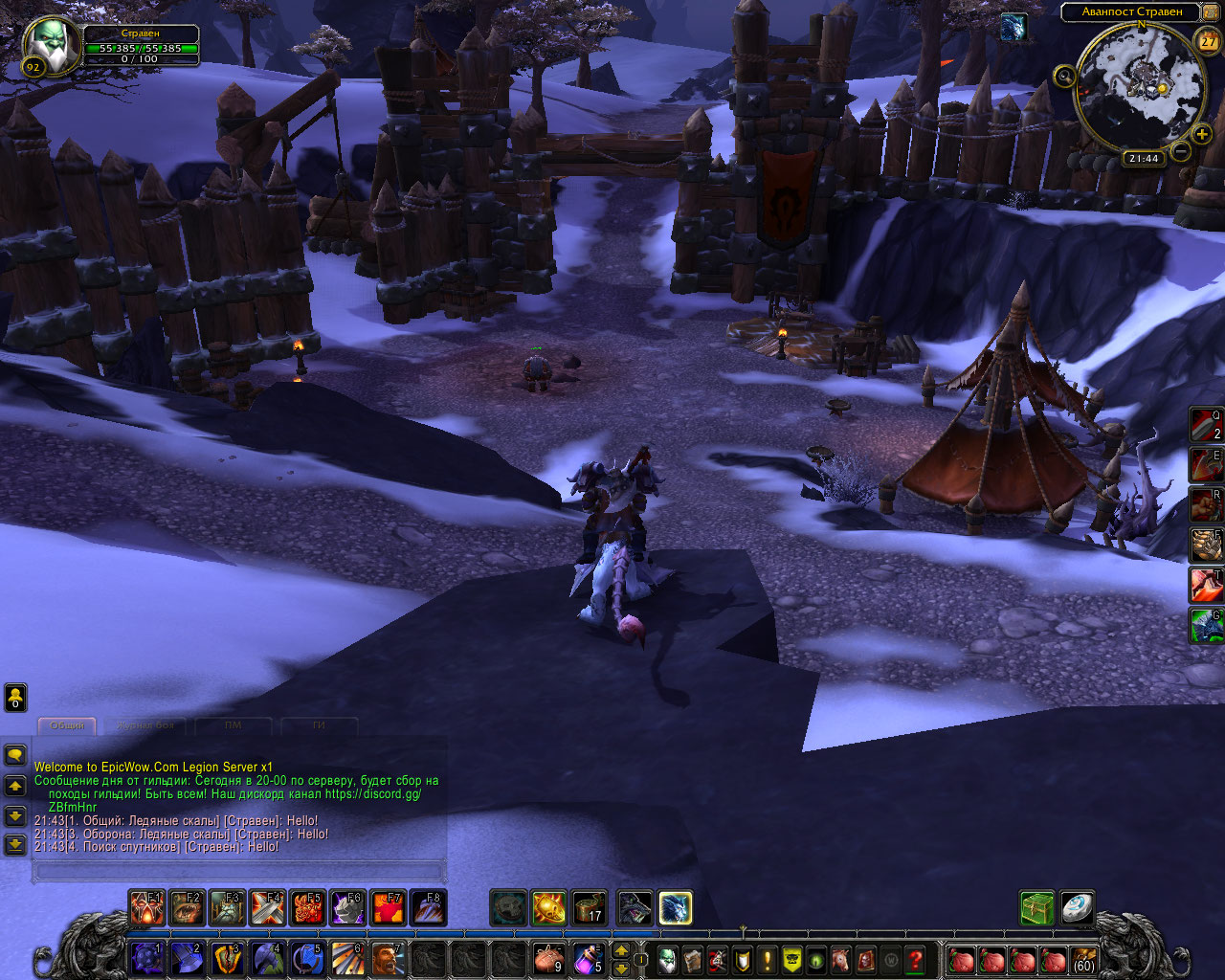The height and width of the screenshot is (980, 1225).
Task: Use the wrapped bandage item with 9 stack
Action: [548, 958]
